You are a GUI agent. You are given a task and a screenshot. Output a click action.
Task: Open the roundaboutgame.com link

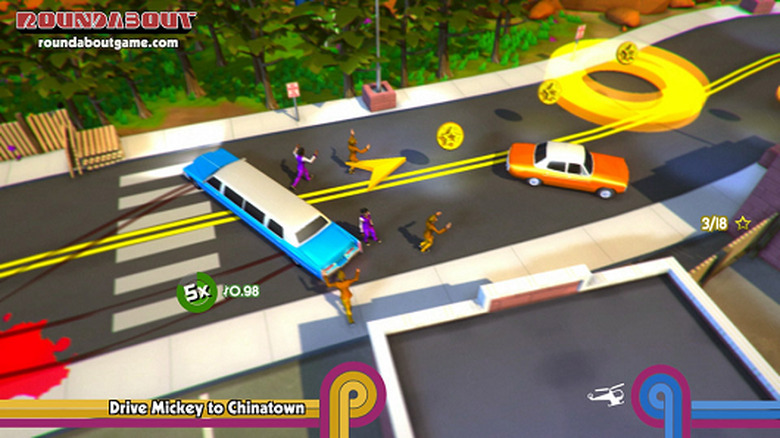tap(108, 44)
